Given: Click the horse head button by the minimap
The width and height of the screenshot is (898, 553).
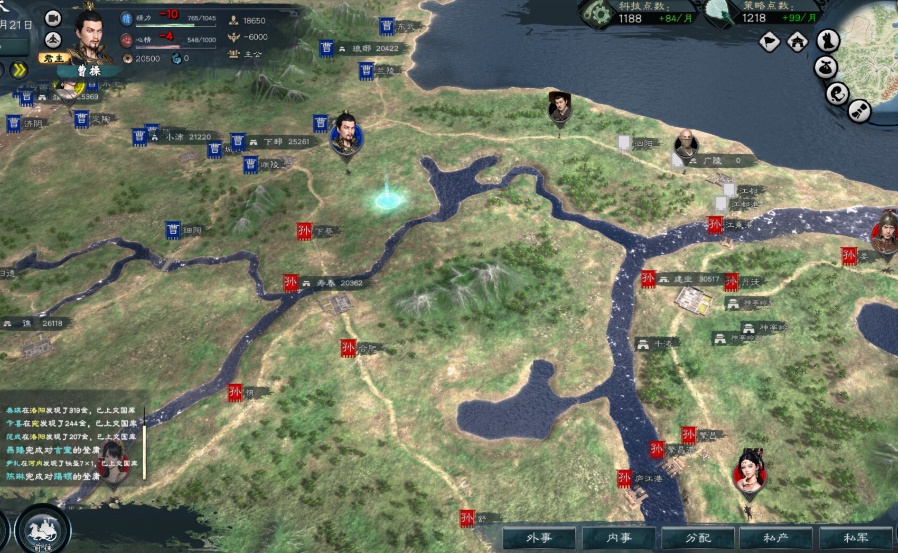Looking at the screenshot, I should pos(828,41).
